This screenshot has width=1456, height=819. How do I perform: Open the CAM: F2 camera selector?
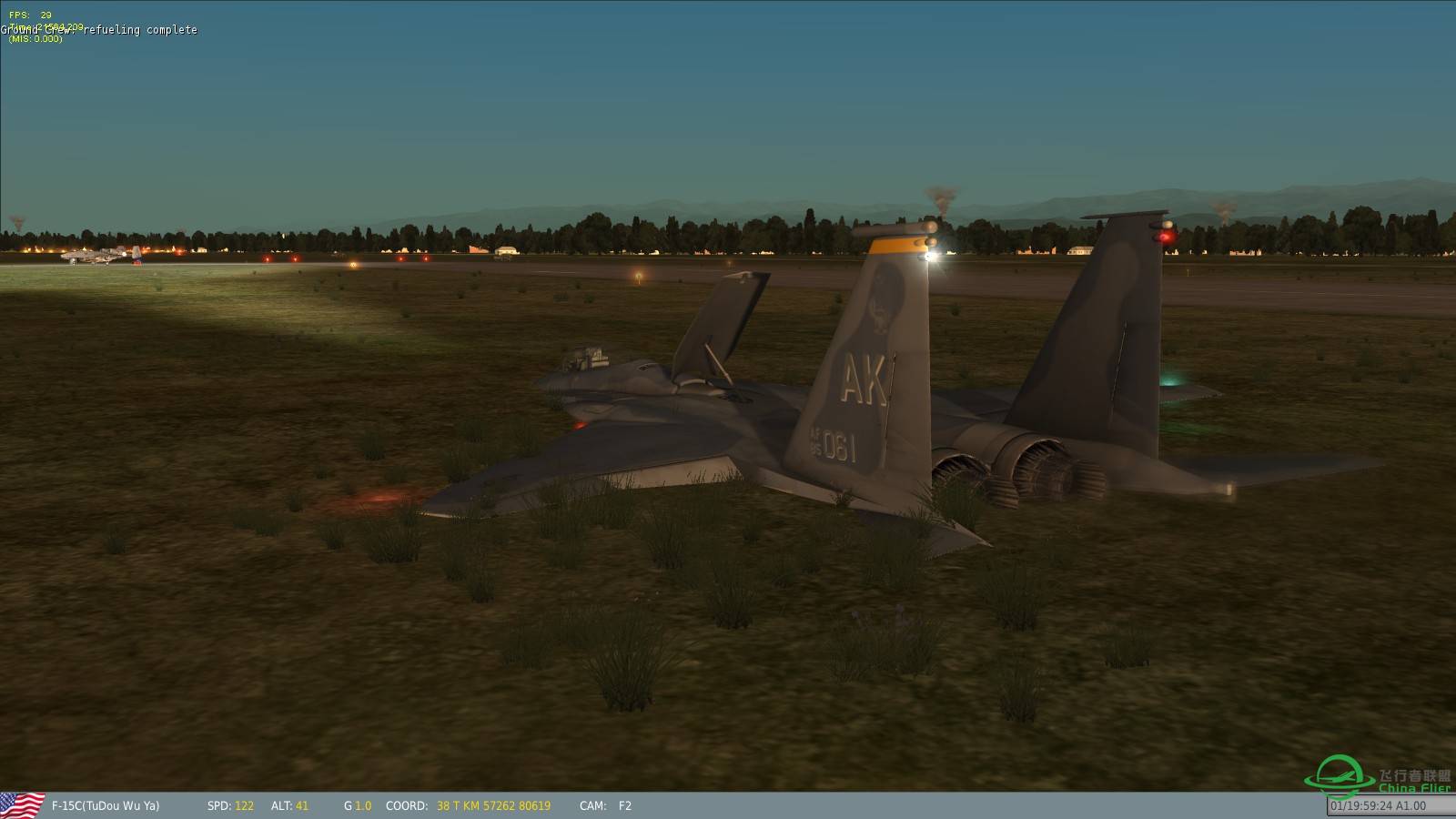coord(605,805)
